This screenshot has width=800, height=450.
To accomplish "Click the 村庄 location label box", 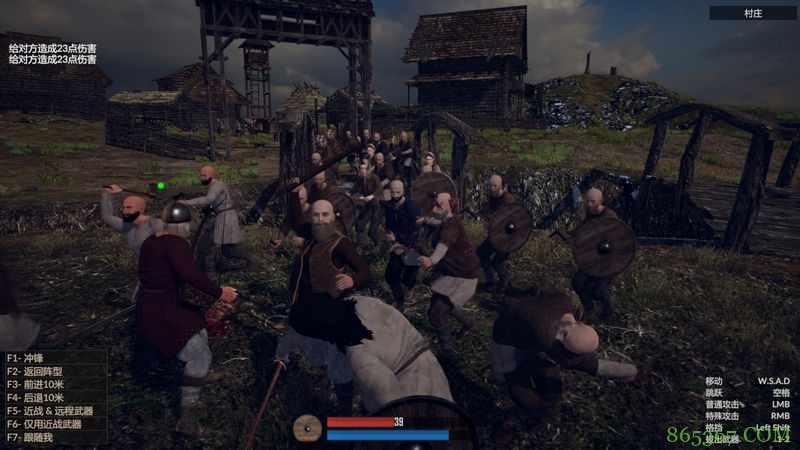I will tap(753, 13).
